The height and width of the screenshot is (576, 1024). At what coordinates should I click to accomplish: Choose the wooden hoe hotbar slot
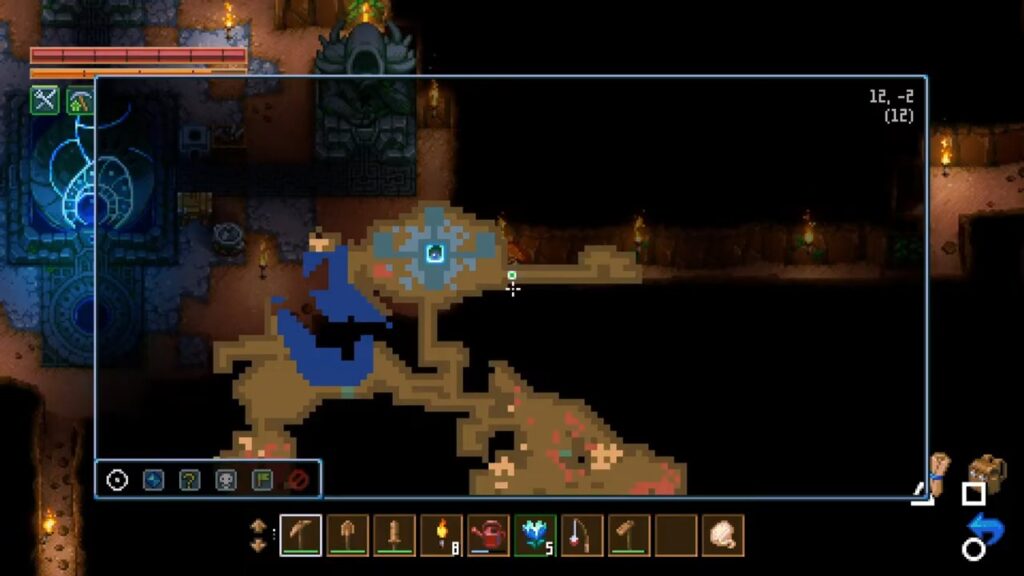tap(629, 535)
